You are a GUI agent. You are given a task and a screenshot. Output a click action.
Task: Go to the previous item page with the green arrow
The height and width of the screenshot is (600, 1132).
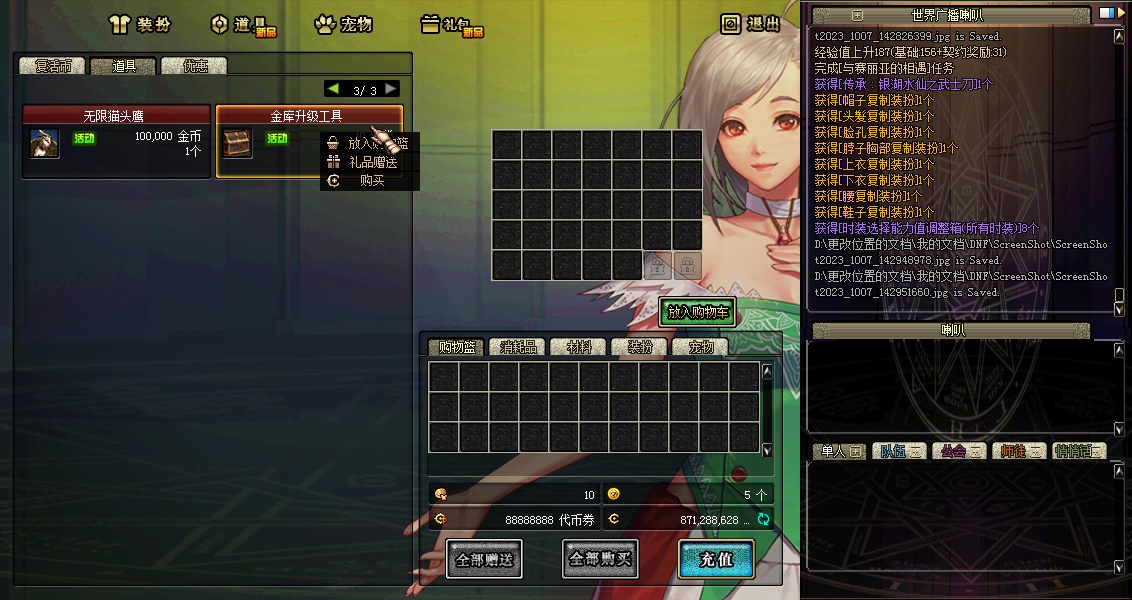click(333, 89)
